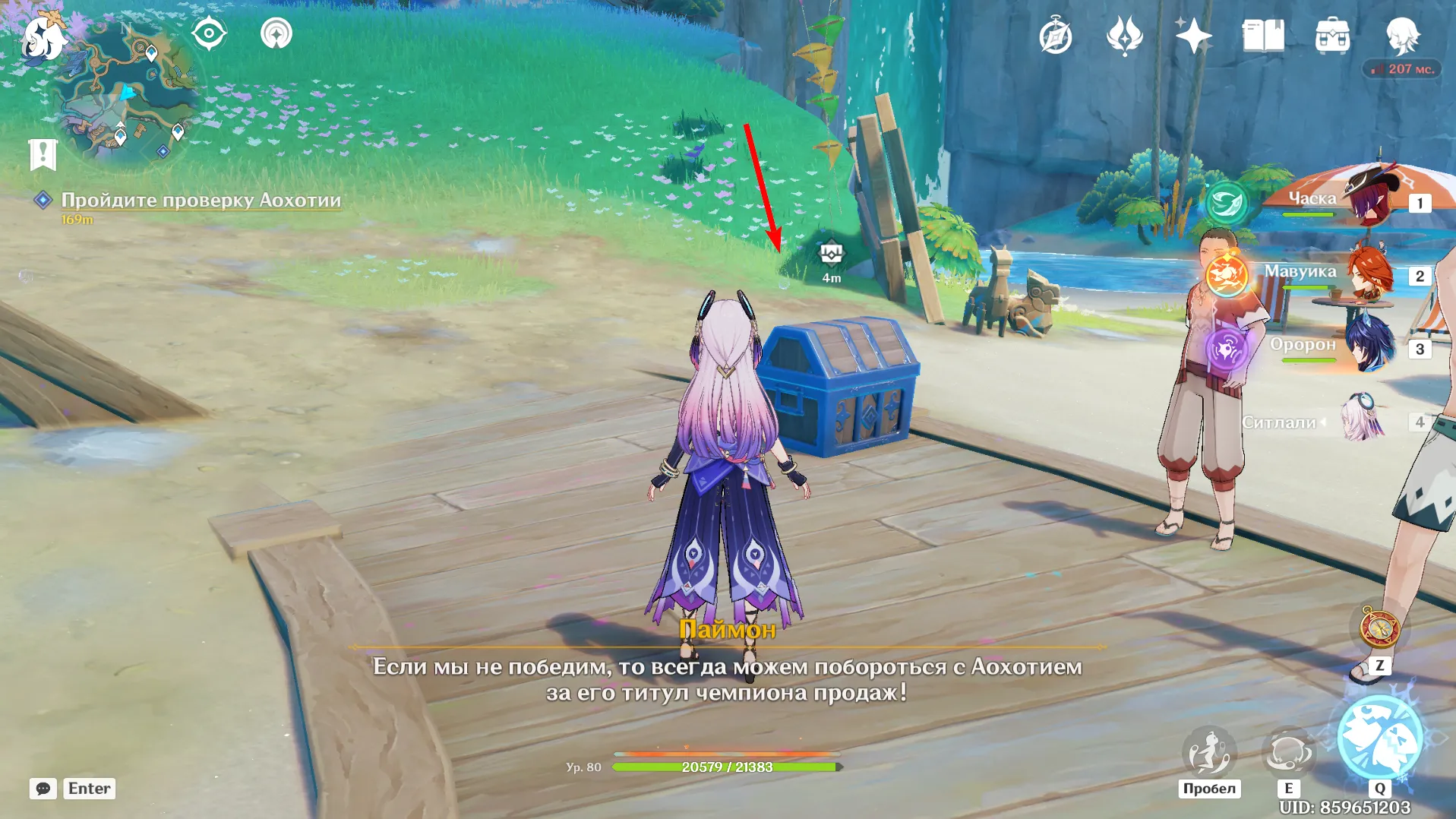1456x819 pixels.
Task: Open the adventurer handbook book icon
Action: [x=1262, y=36]
